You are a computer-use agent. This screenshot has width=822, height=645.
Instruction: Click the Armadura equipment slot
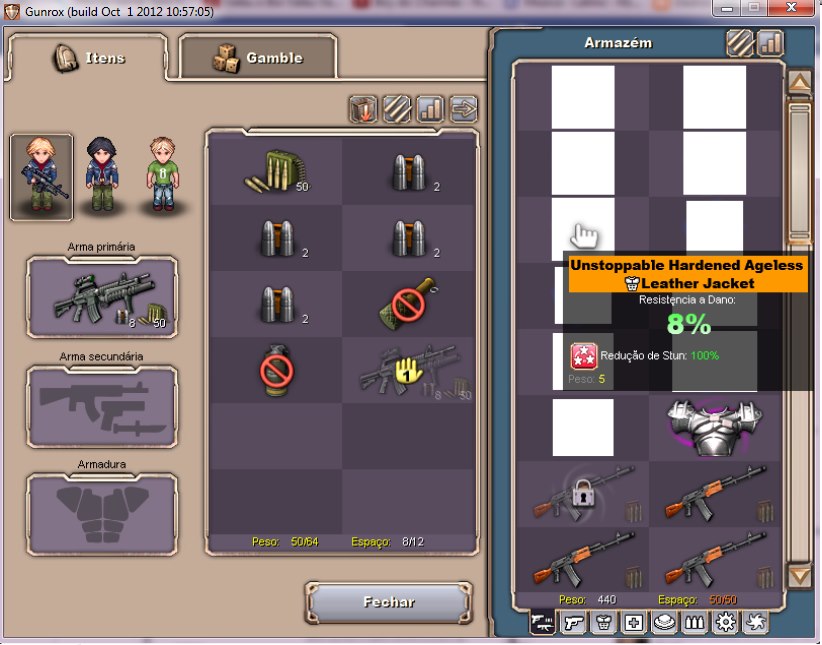point(102,514)
